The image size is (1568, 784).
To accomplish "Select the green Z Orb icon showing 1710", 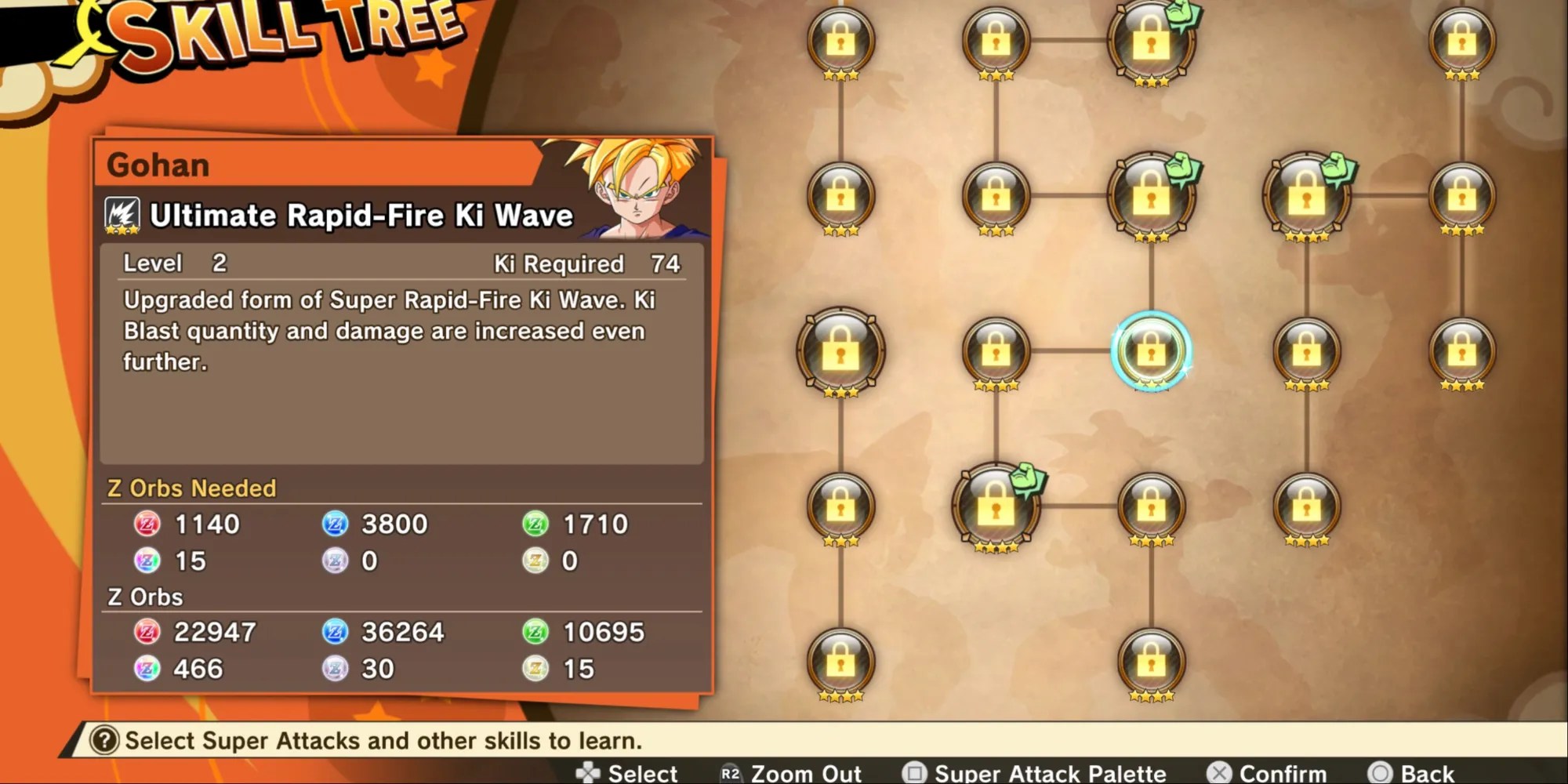I will [537, 524].
